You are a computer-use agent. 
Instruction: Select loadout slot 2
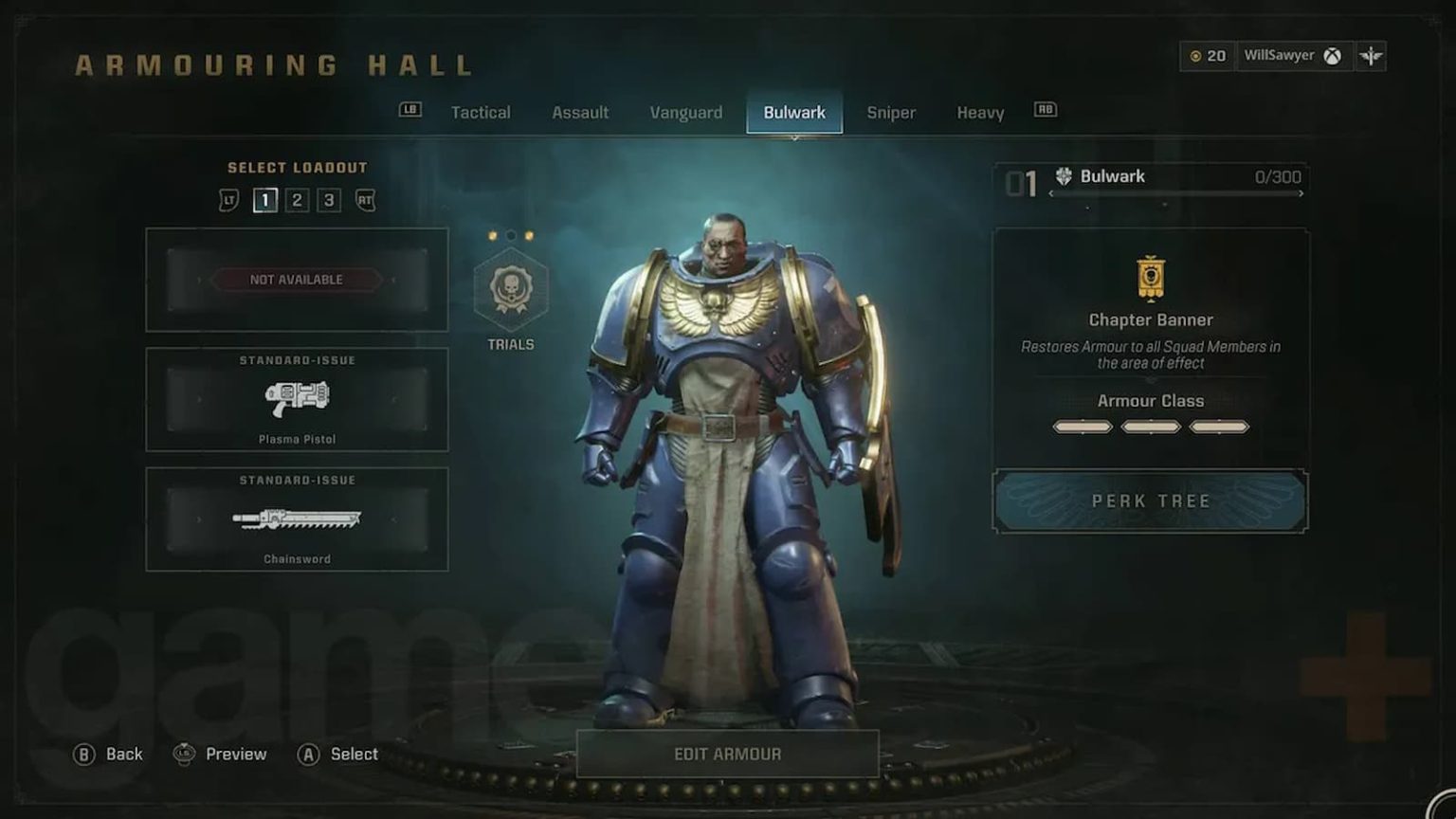[x=299, y=200]
